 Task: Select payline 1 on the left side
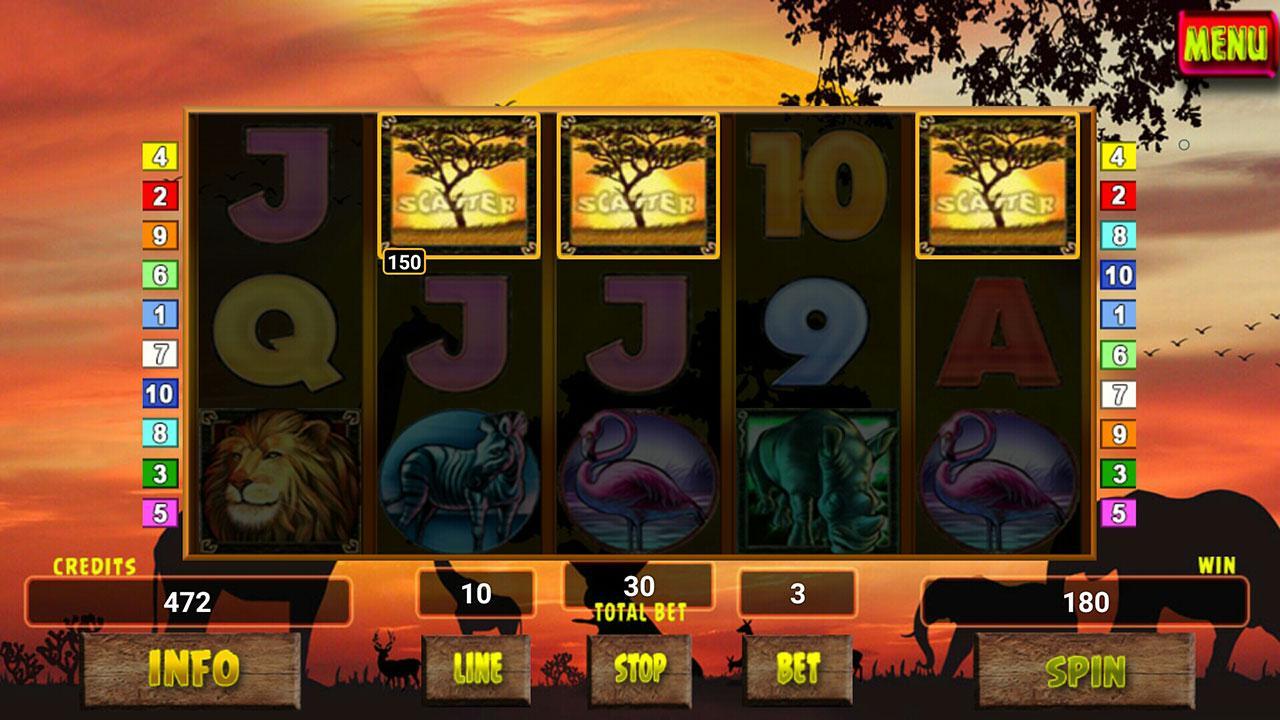(x=163, y=316)
